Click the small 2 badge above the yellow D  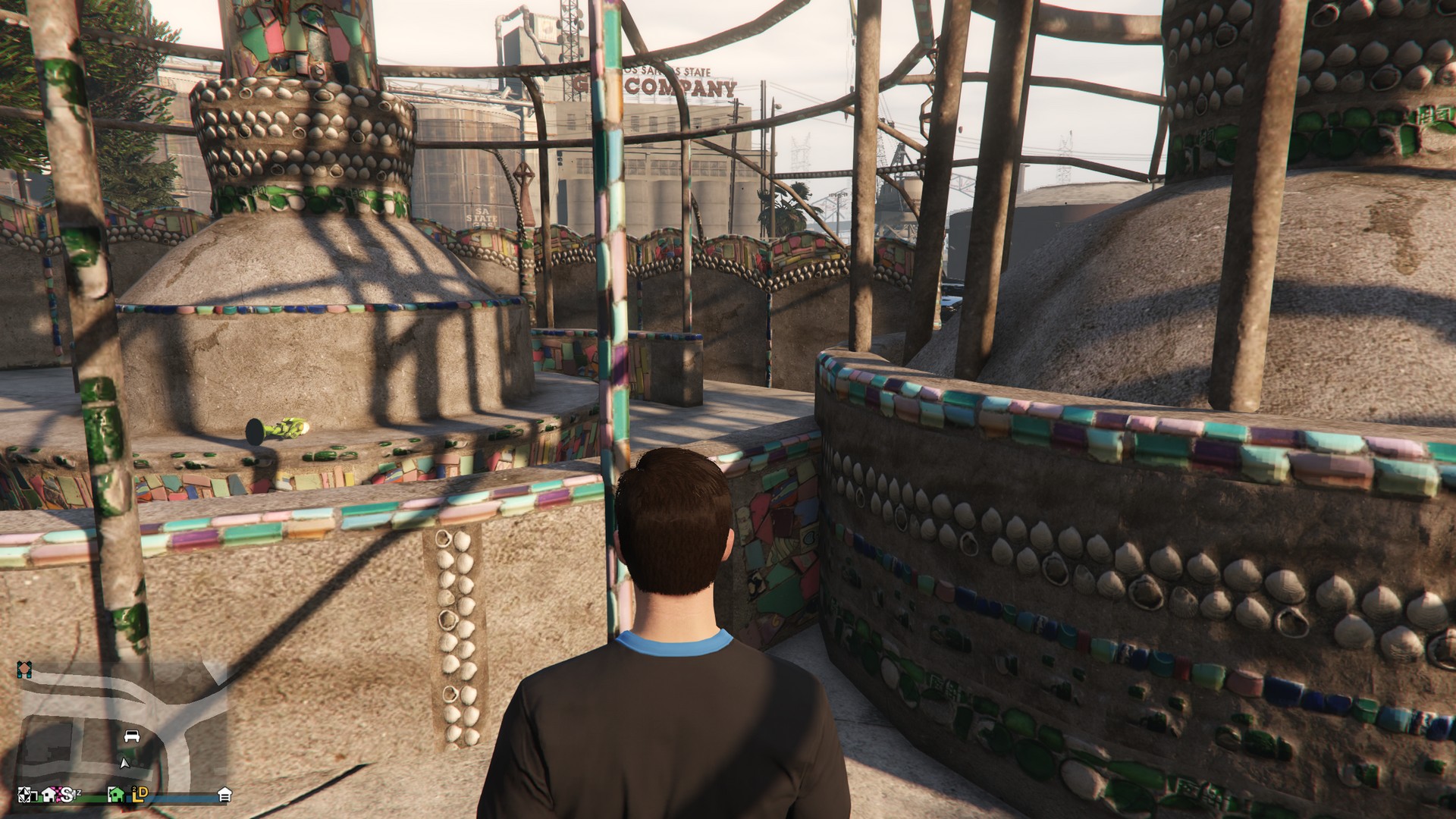click(134, 789)
